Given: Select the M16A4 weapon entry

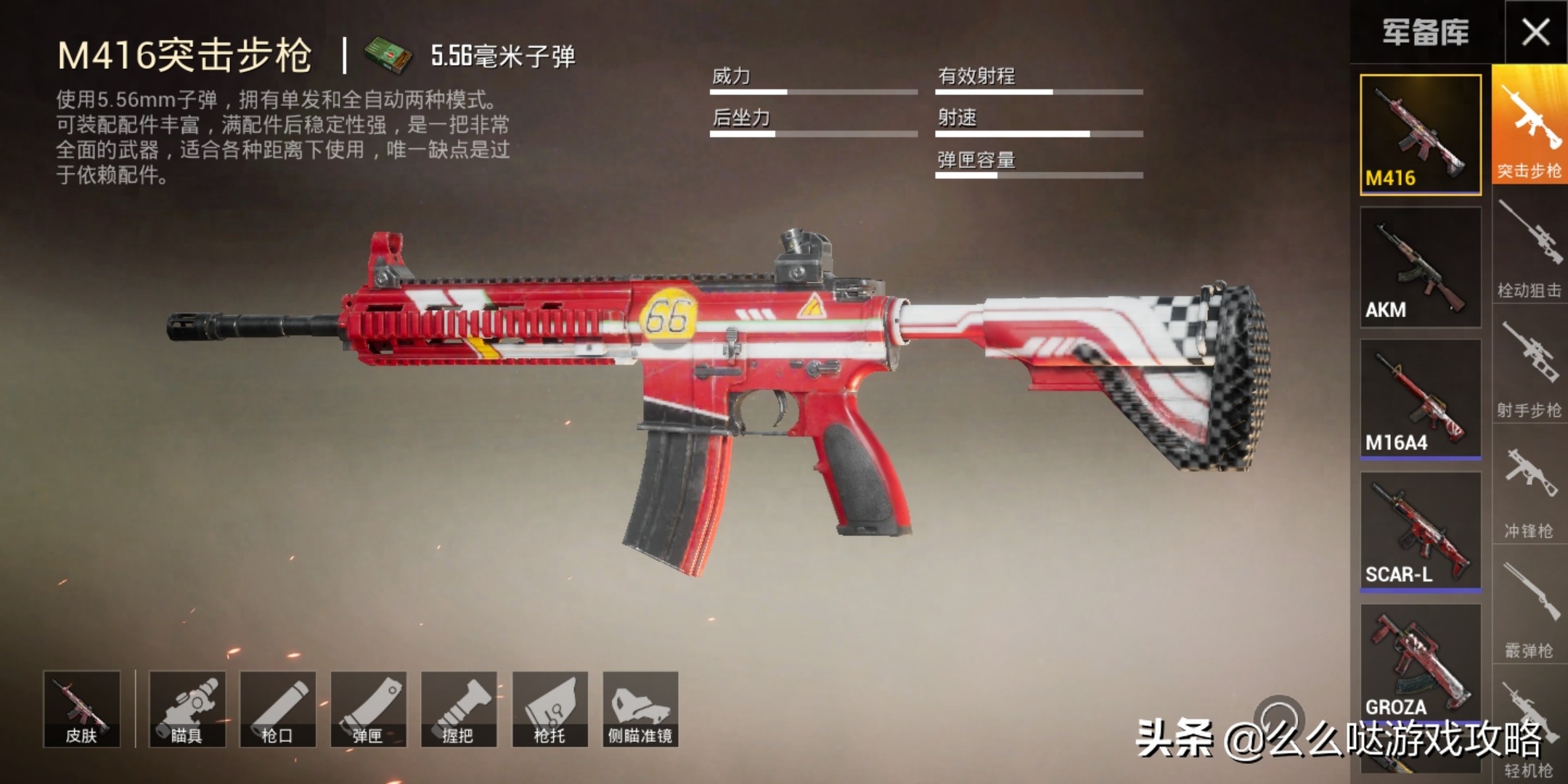Looking at the screenshot, I should point(1420,399).
